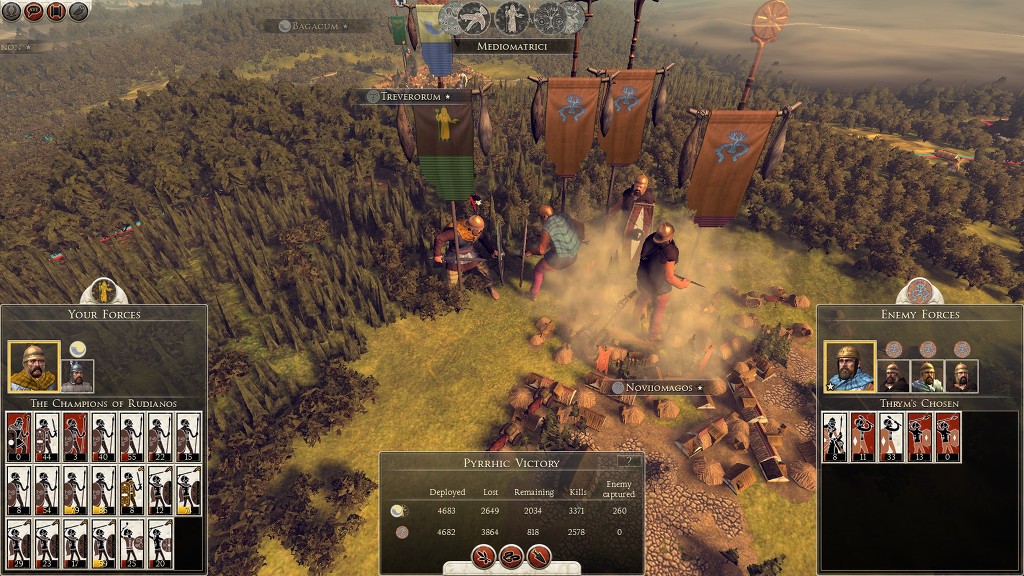Select your general's large portrait
The height and width of the screenshot is (576, 1024).
[33, 367]
